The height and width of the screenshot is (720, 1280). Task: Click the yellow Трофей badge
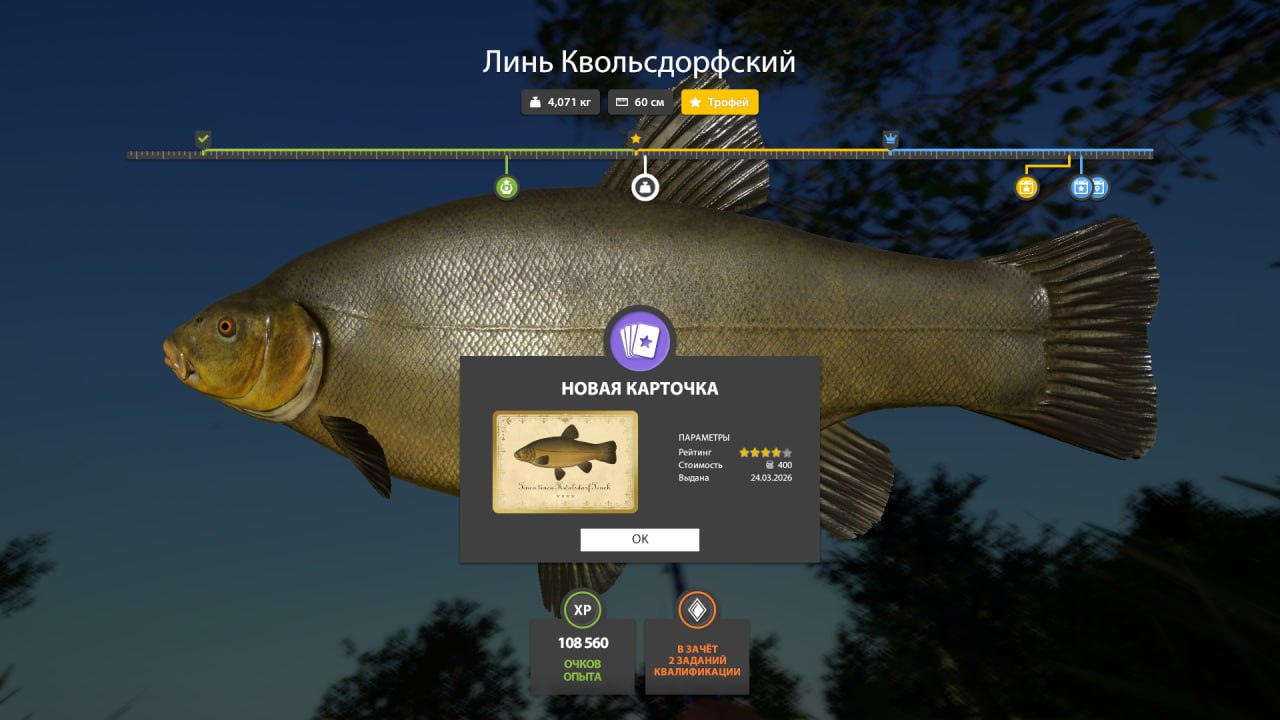point(720,102)
